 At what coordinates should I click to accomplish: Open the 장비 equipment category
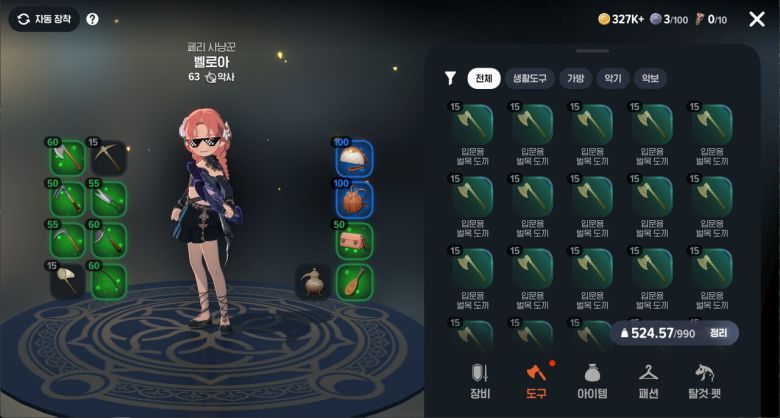[x=480, y=379]
